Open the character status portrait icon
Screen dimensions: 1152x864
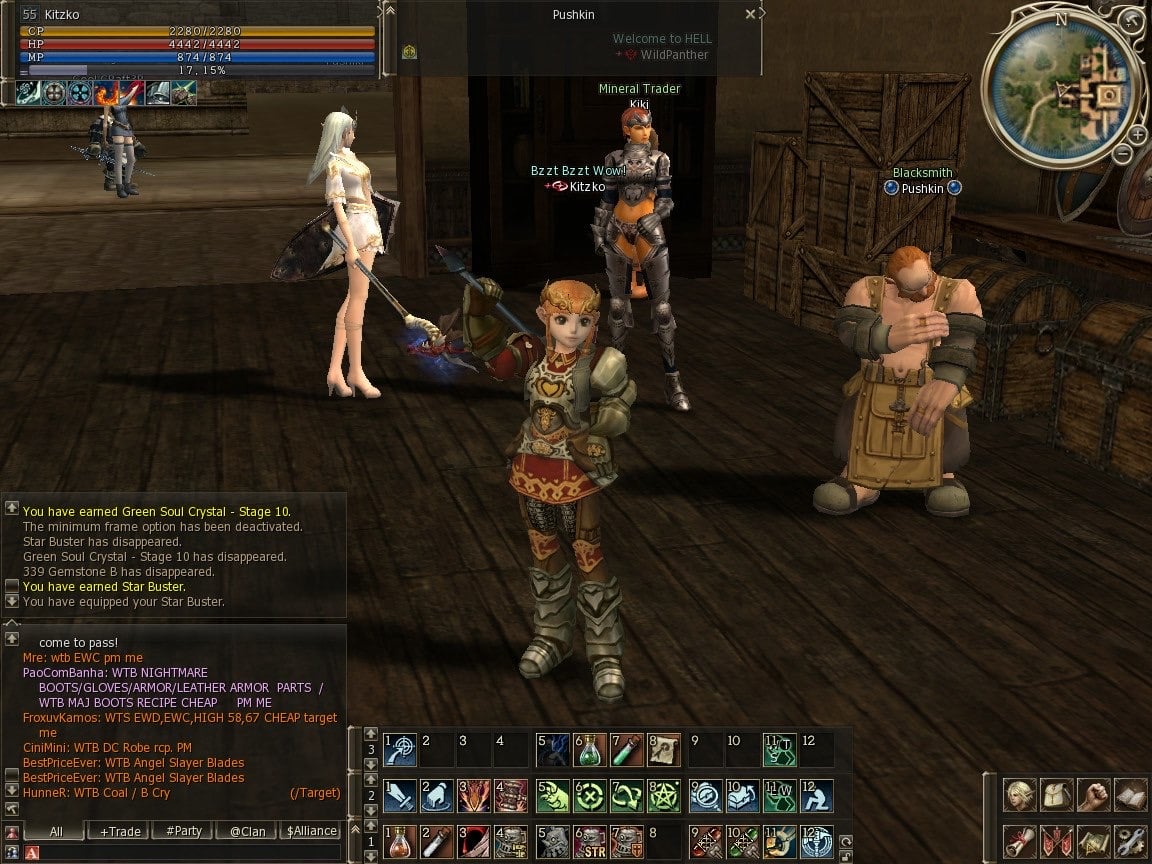click(1020, 795)
